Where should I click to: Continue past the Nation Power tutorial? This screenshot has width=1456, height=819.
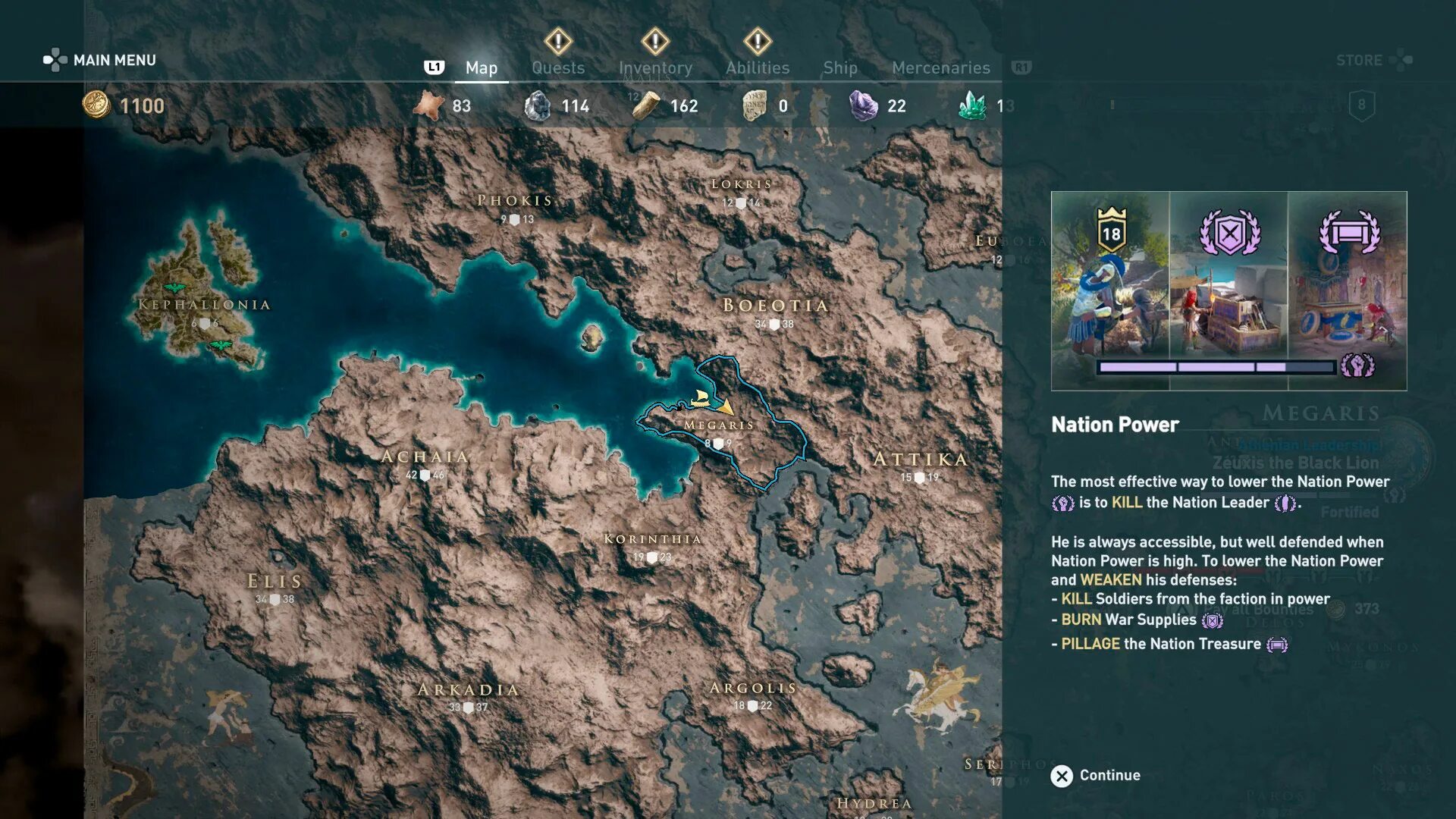tap(1095, 775)
